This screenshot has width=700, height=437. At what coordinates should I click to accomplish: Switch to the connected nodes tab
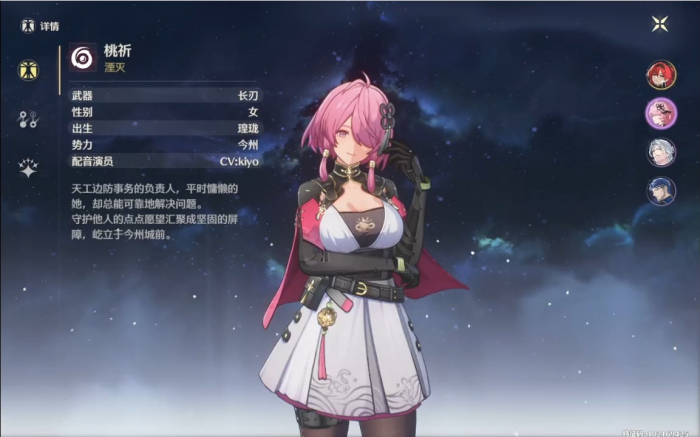28,120
